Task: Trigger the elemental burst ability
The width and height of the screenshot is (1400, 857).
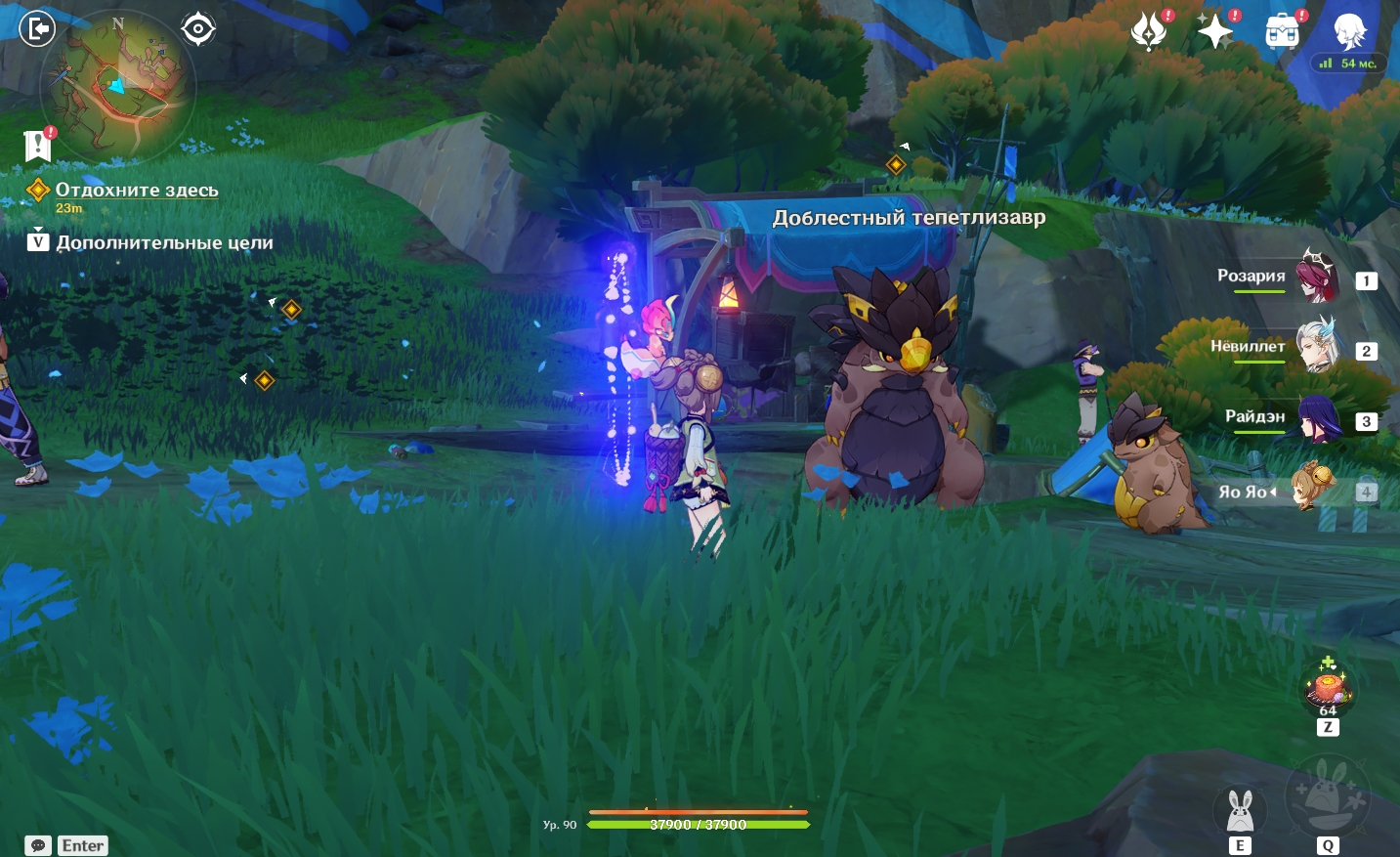Action: tap(1327, 795)
